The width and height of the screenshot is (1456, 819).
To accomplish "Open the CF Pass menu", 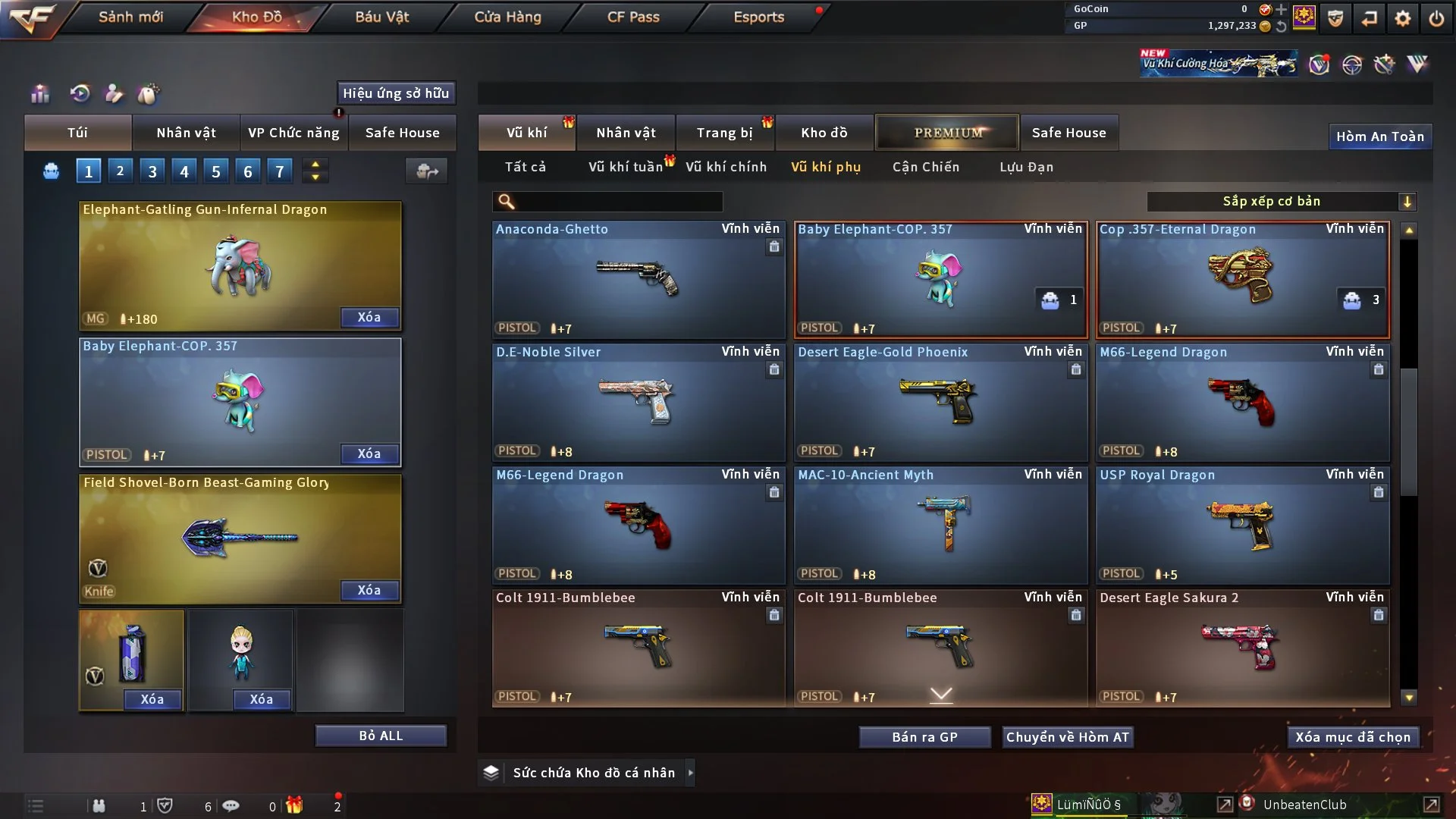I will click(633, 17).
